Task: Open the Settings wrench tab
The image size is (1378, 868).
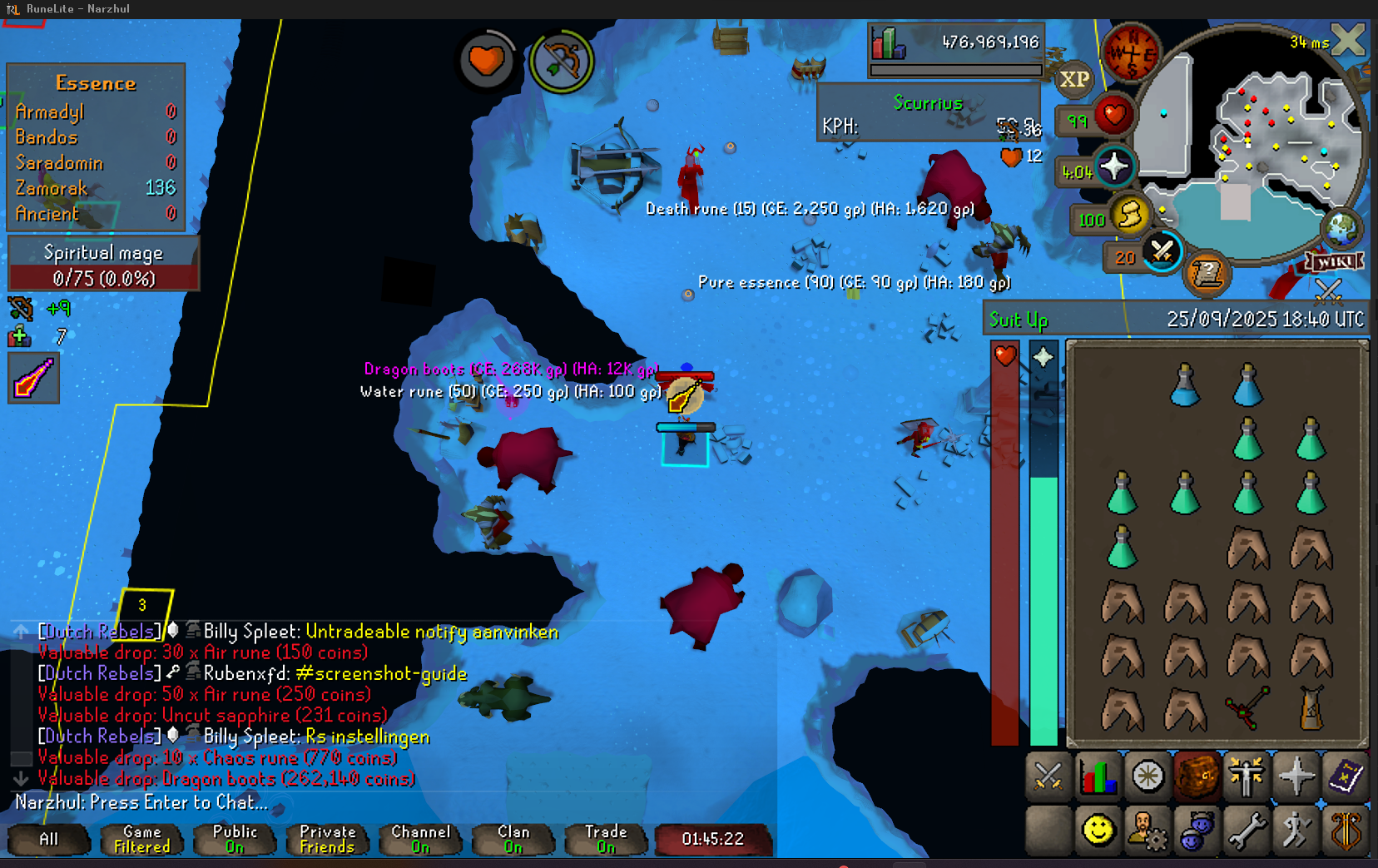Action: [1246, 831]
